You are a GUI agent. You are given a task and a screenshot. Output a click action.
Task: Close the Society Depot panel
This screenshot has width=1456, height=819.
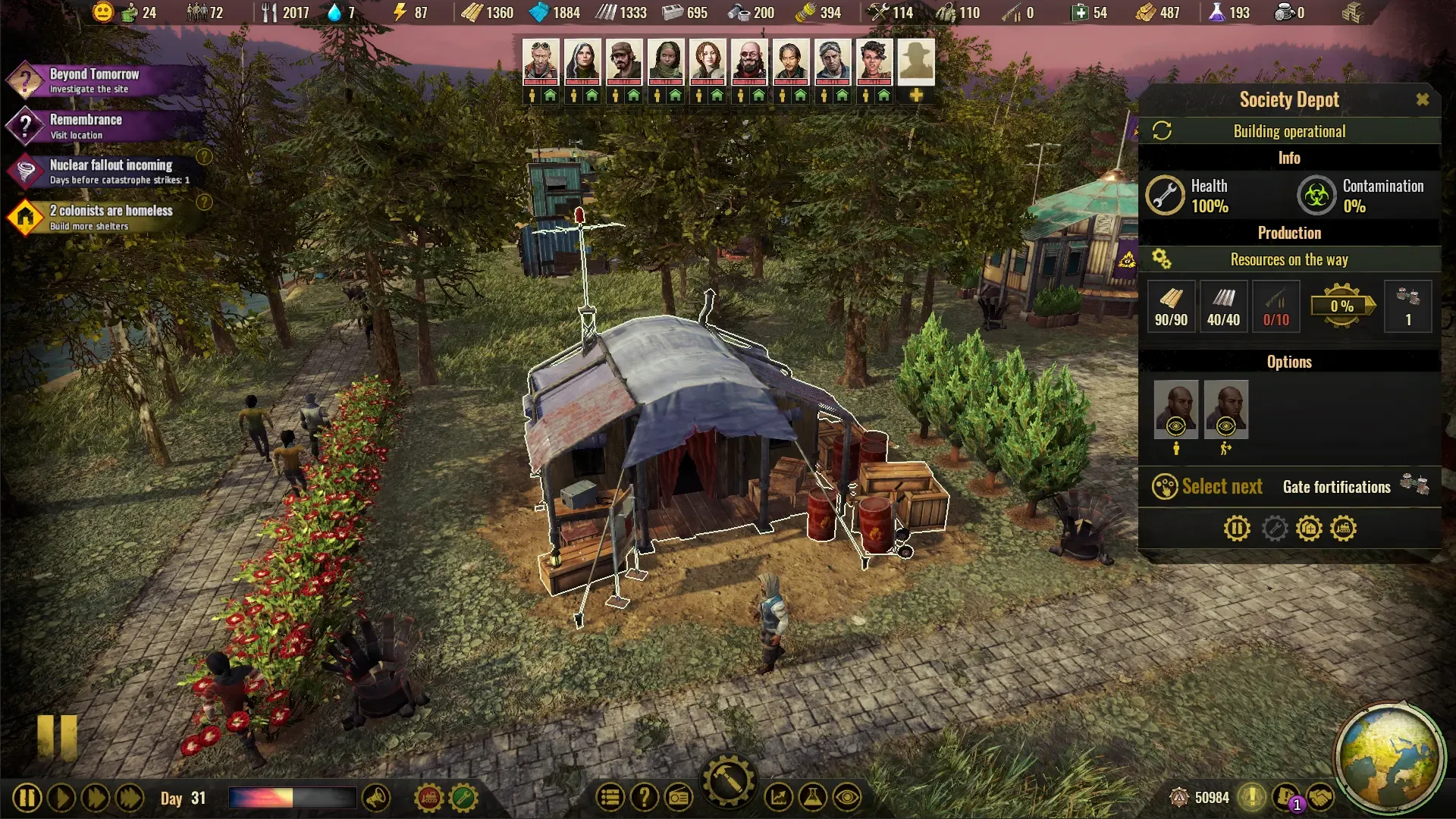(1422, 99)
